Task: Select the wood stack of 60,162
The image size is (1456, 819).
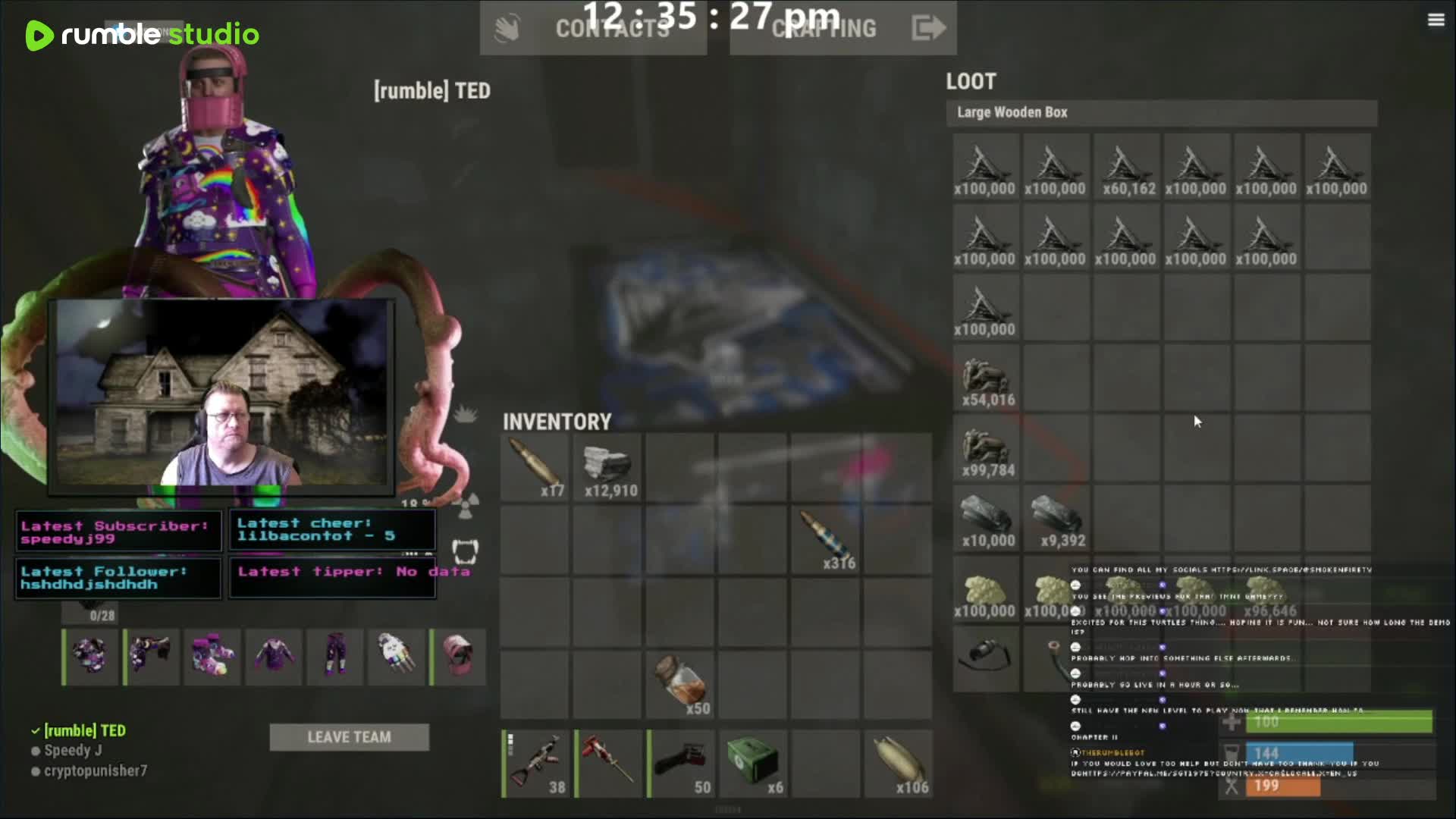Action: coord(1126,167)
